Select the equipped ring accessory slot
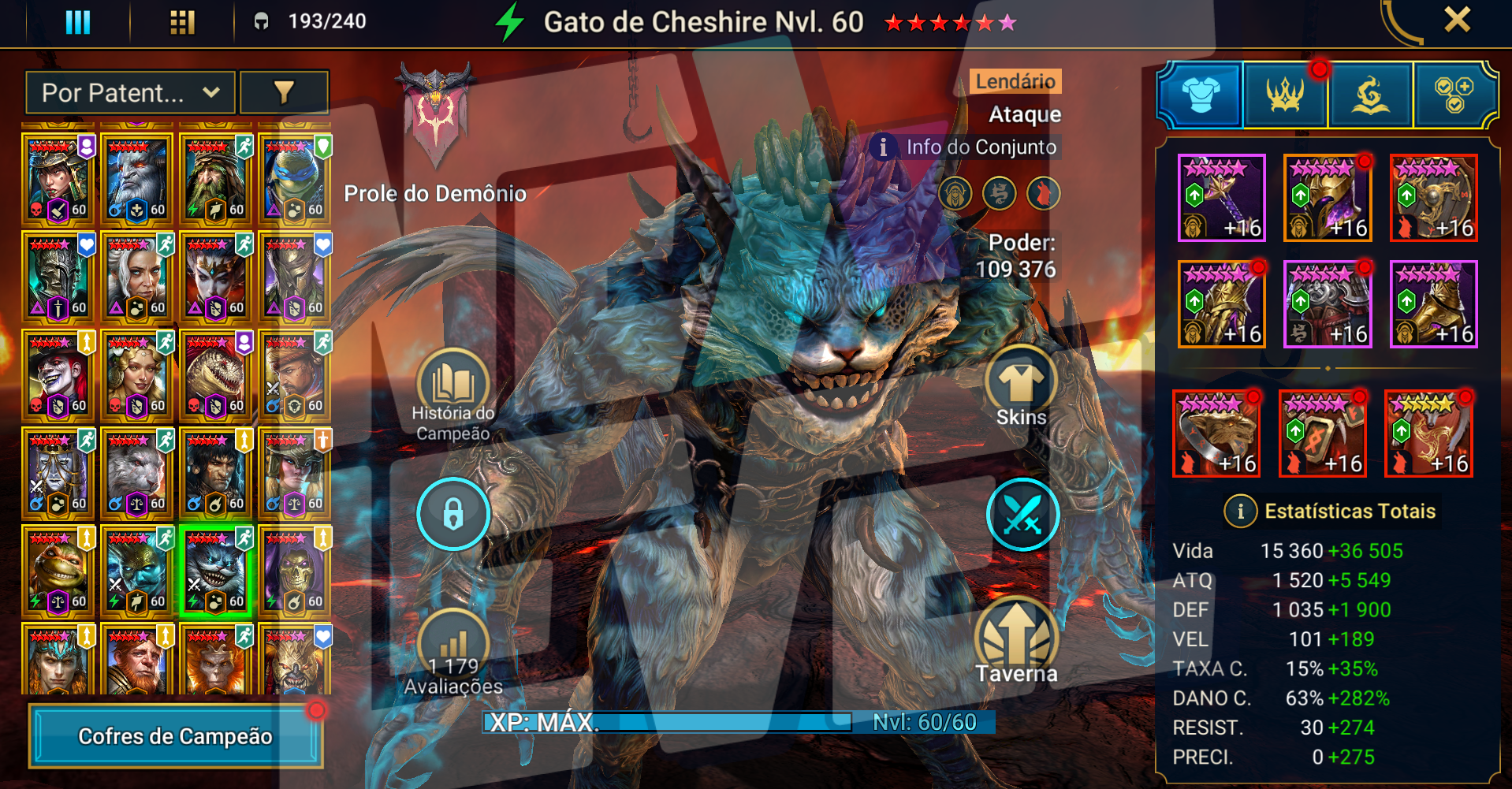Viewport: 1512px width, 789px height. tap(1216, 434)
